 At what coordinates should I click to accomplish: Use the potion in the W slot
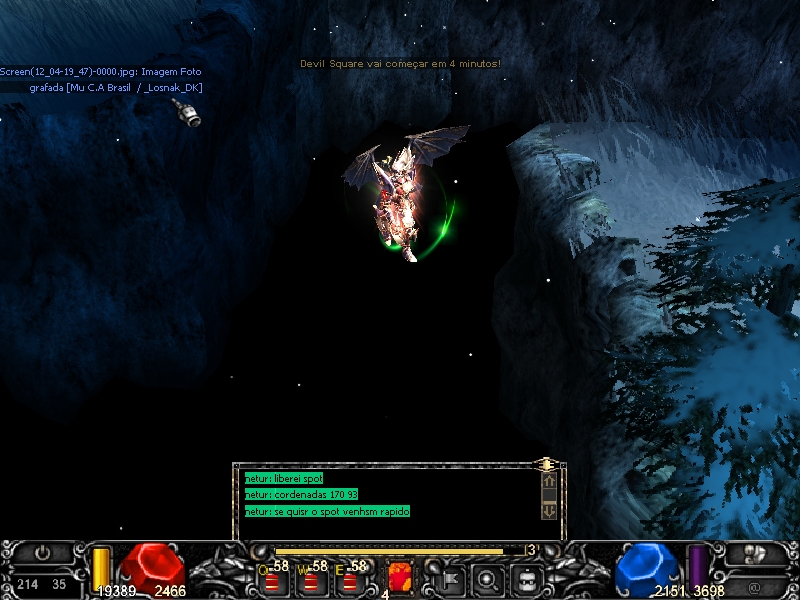(310, 578)
